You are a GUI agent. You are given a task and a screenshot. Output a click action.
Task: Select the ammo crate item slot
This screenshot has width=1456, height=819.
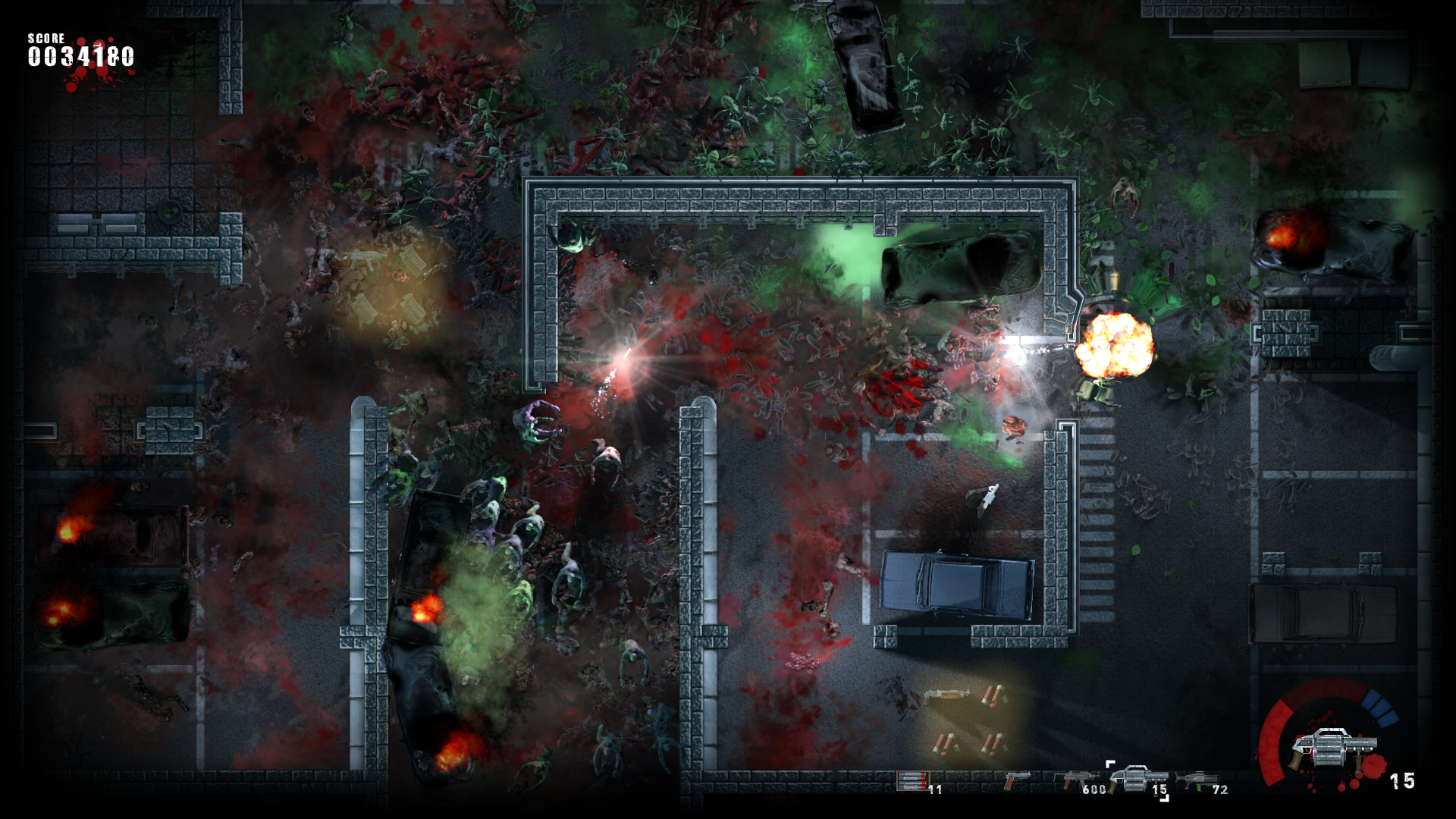point(912,781)
